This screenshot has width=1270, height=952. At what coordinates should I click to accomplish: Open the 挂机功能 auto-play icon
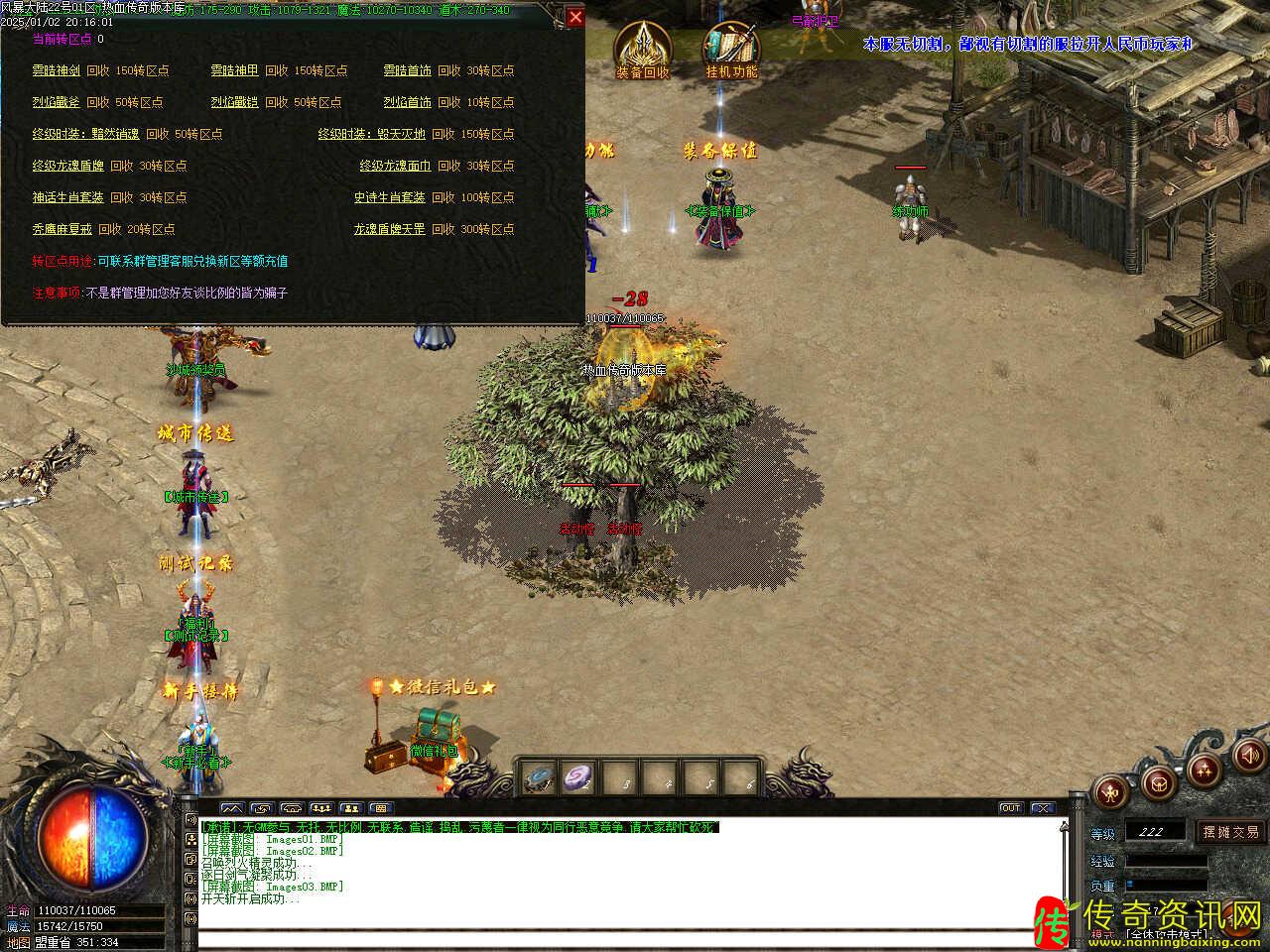click(731, 50)
